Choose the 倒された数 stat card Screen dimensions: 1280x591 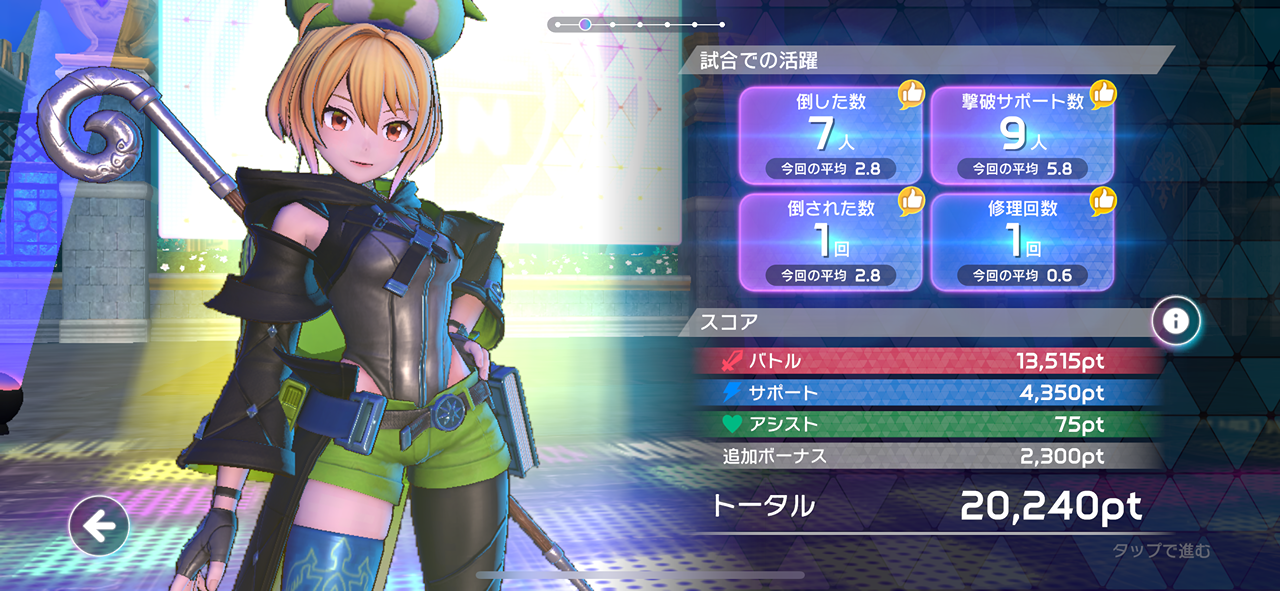[x=830, y=240]
